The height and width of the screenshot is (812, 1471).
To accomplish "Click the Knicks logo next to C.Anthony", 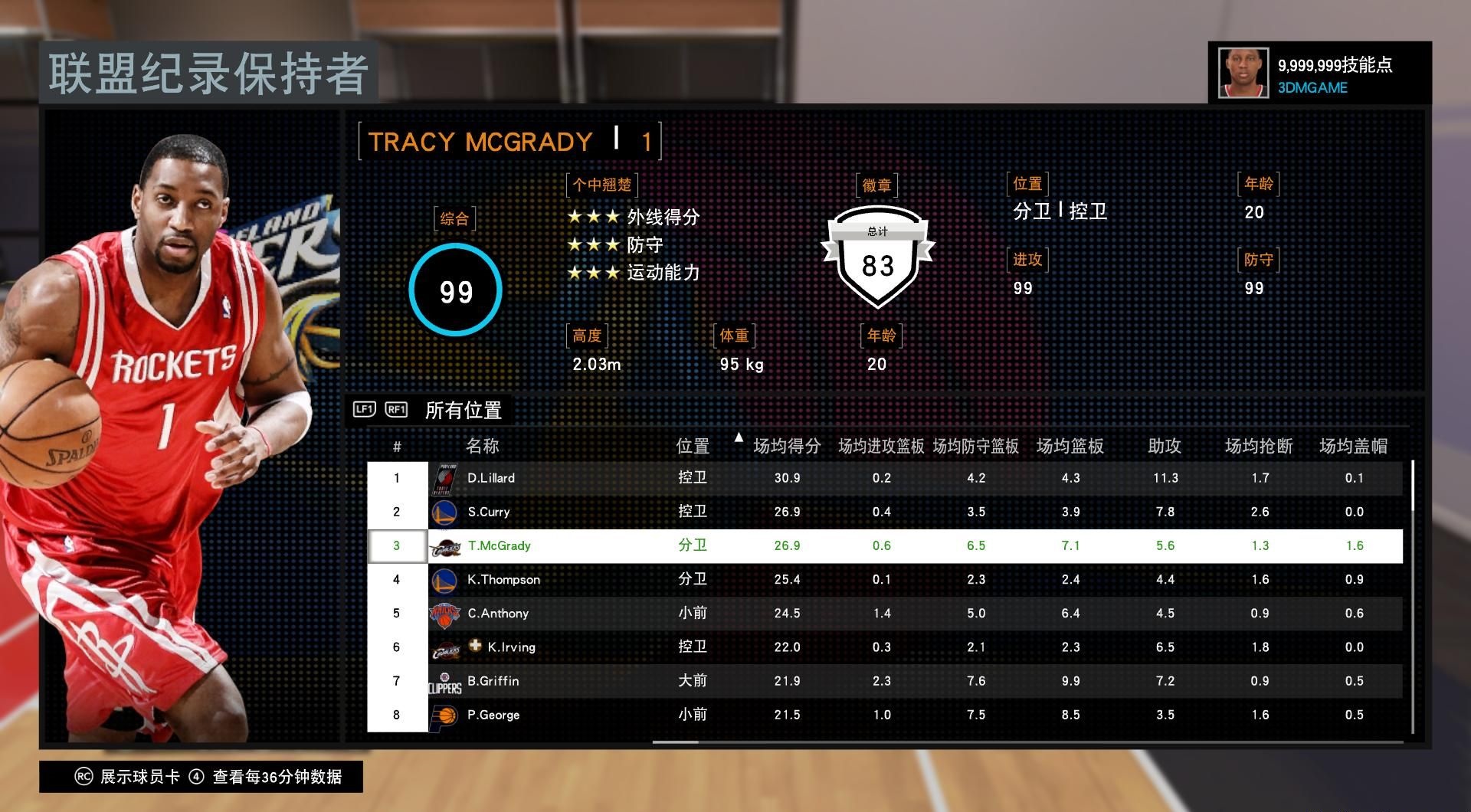I will [x=444, y=613].
